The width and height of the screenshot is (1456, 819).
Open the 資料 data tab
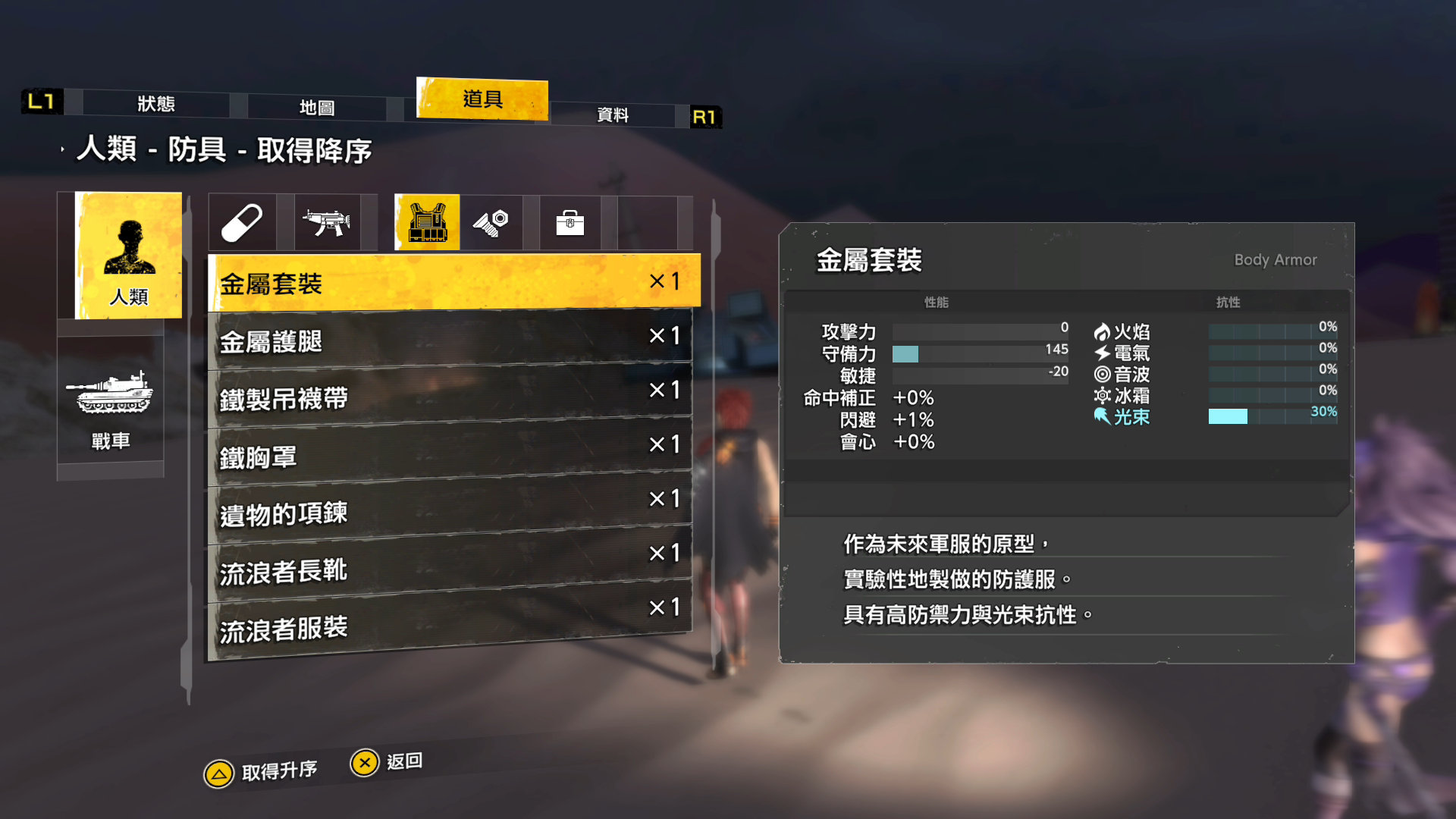coord(614,115)
